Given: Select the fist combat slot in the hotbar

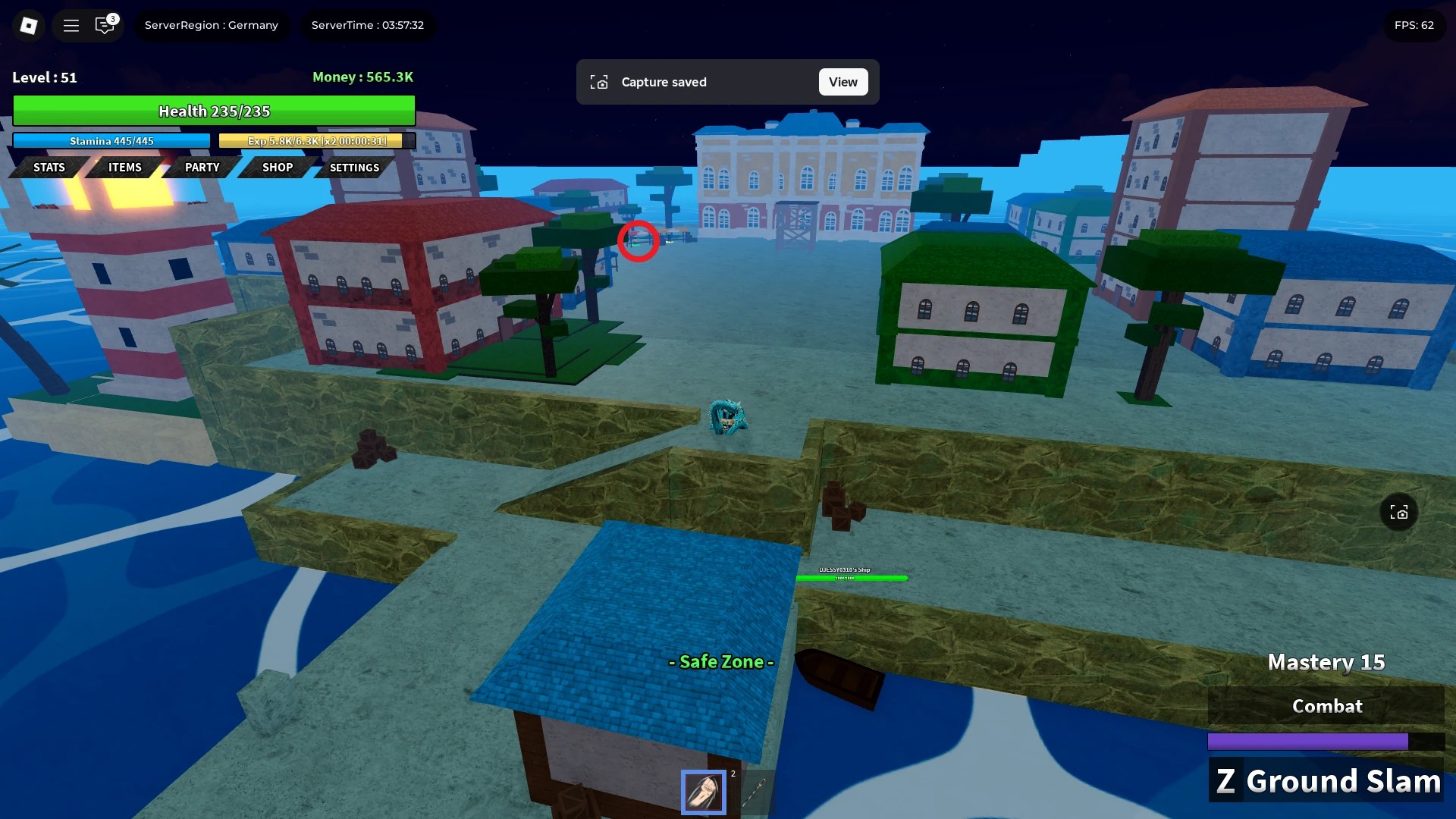Looking at the screenshot, I should tap(704, 792).
